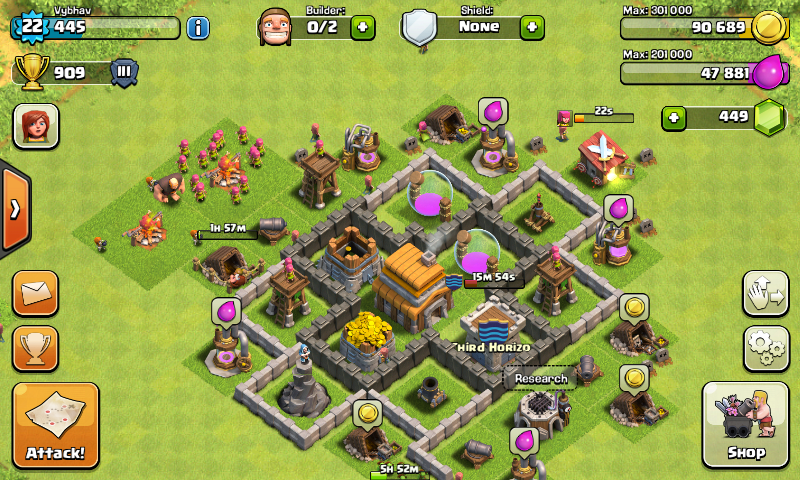Buy a shield with the plus button
Viewport: 800px width, 480px height.
(532, 27)
